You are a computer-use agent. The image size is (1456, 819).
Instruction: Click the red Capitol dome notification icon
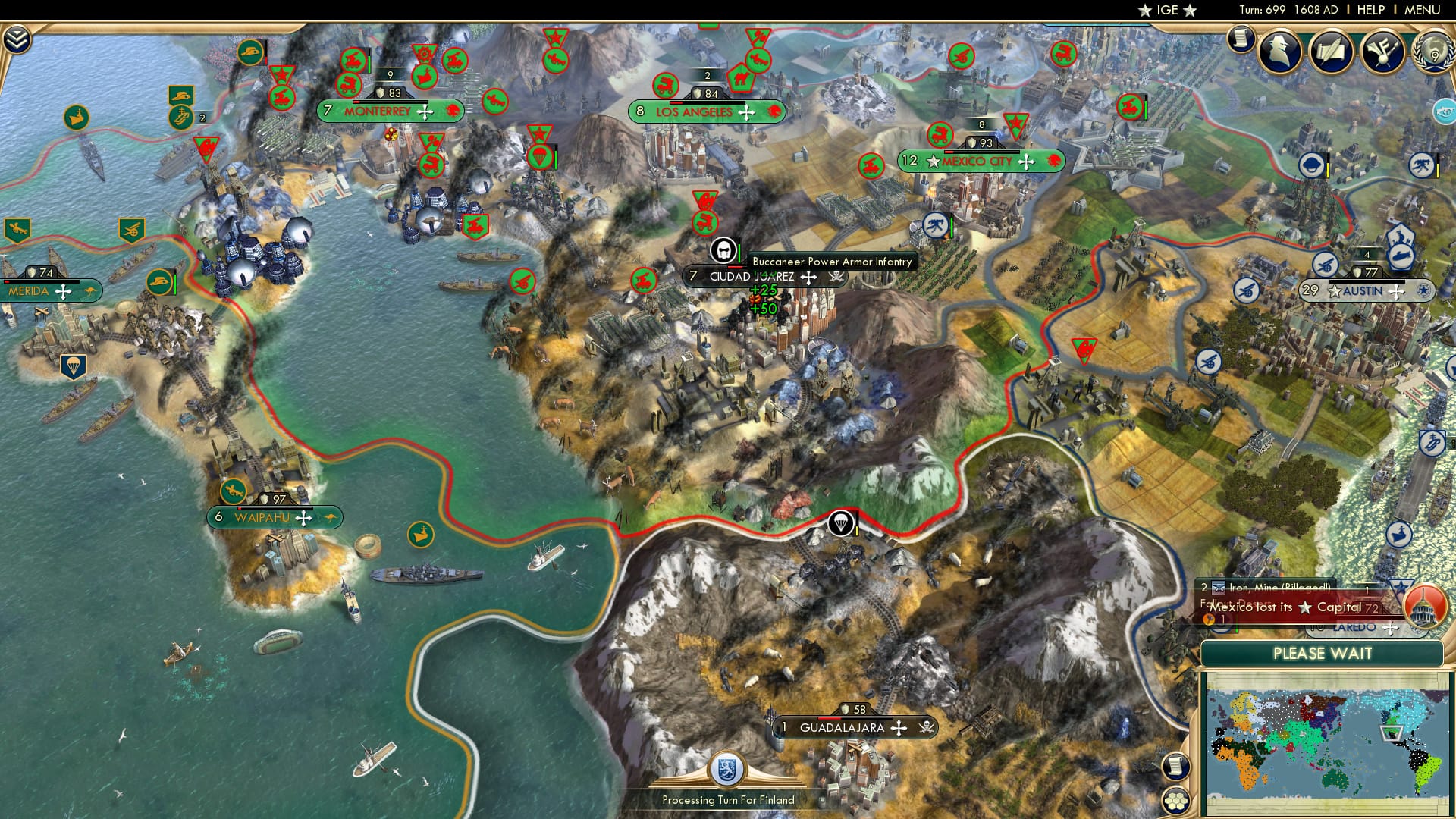(1424, 605)
